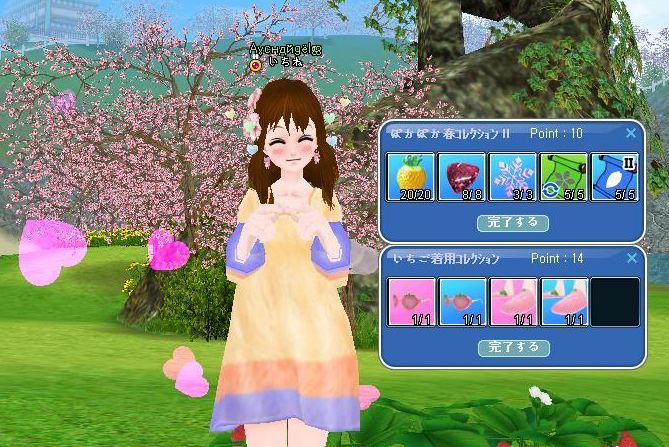Screen dimensions: 669x447
Task: Select the pineapple item slot
Action: tap(411, 177)
